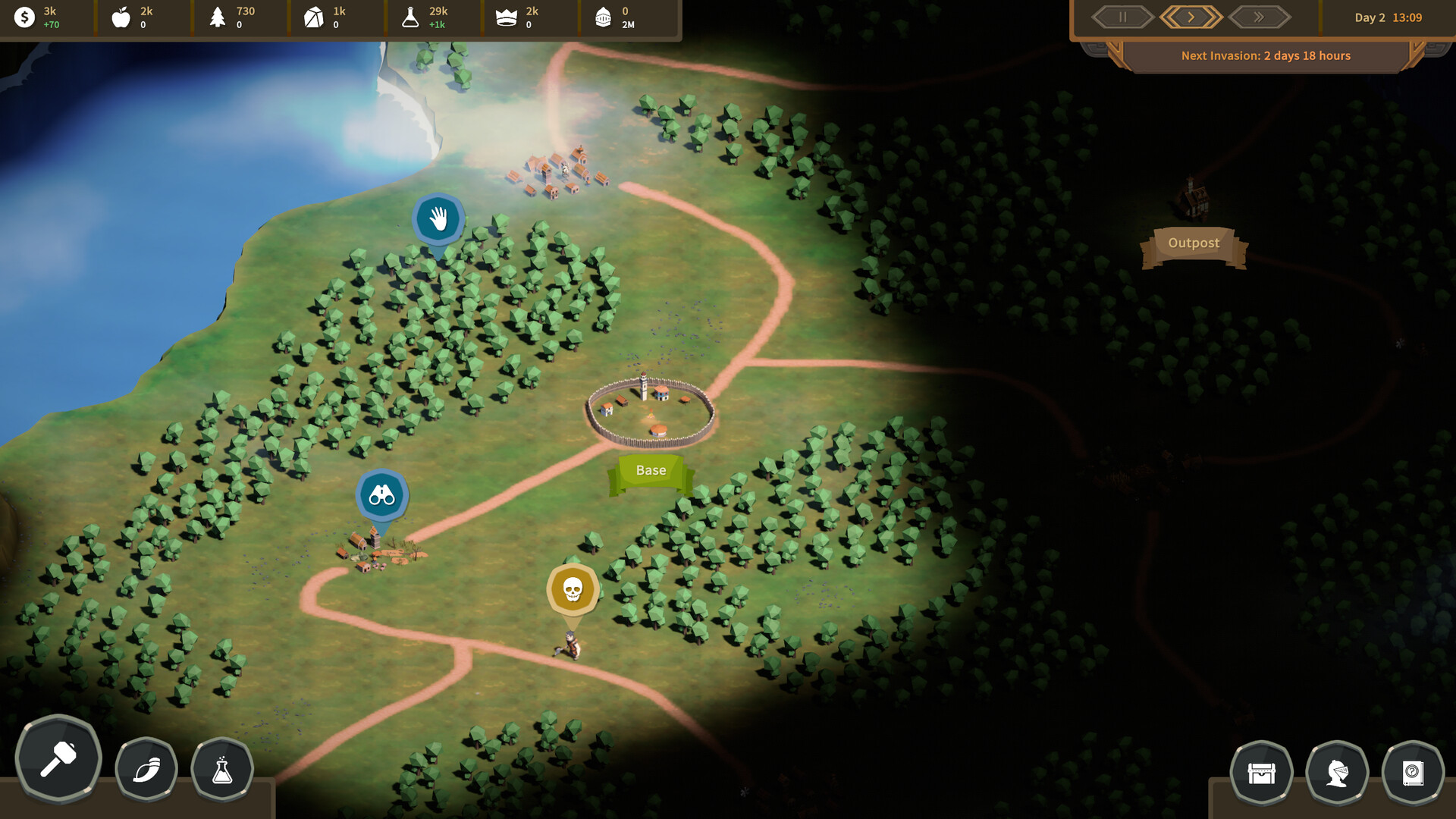Click the binoculars scouting map marker

point(382,496)
